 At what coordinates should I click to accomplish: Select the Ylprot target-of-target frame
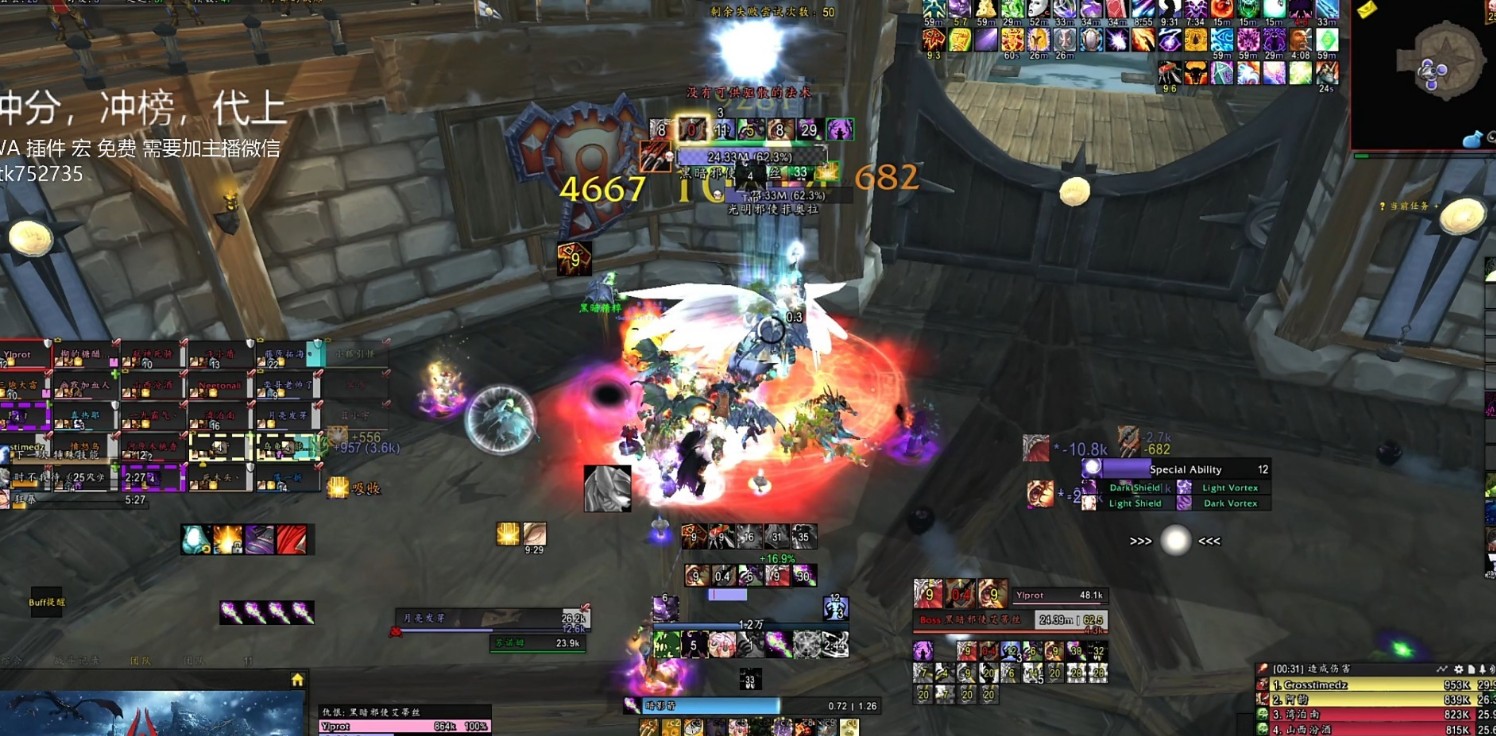click(x=1058, y=595)
